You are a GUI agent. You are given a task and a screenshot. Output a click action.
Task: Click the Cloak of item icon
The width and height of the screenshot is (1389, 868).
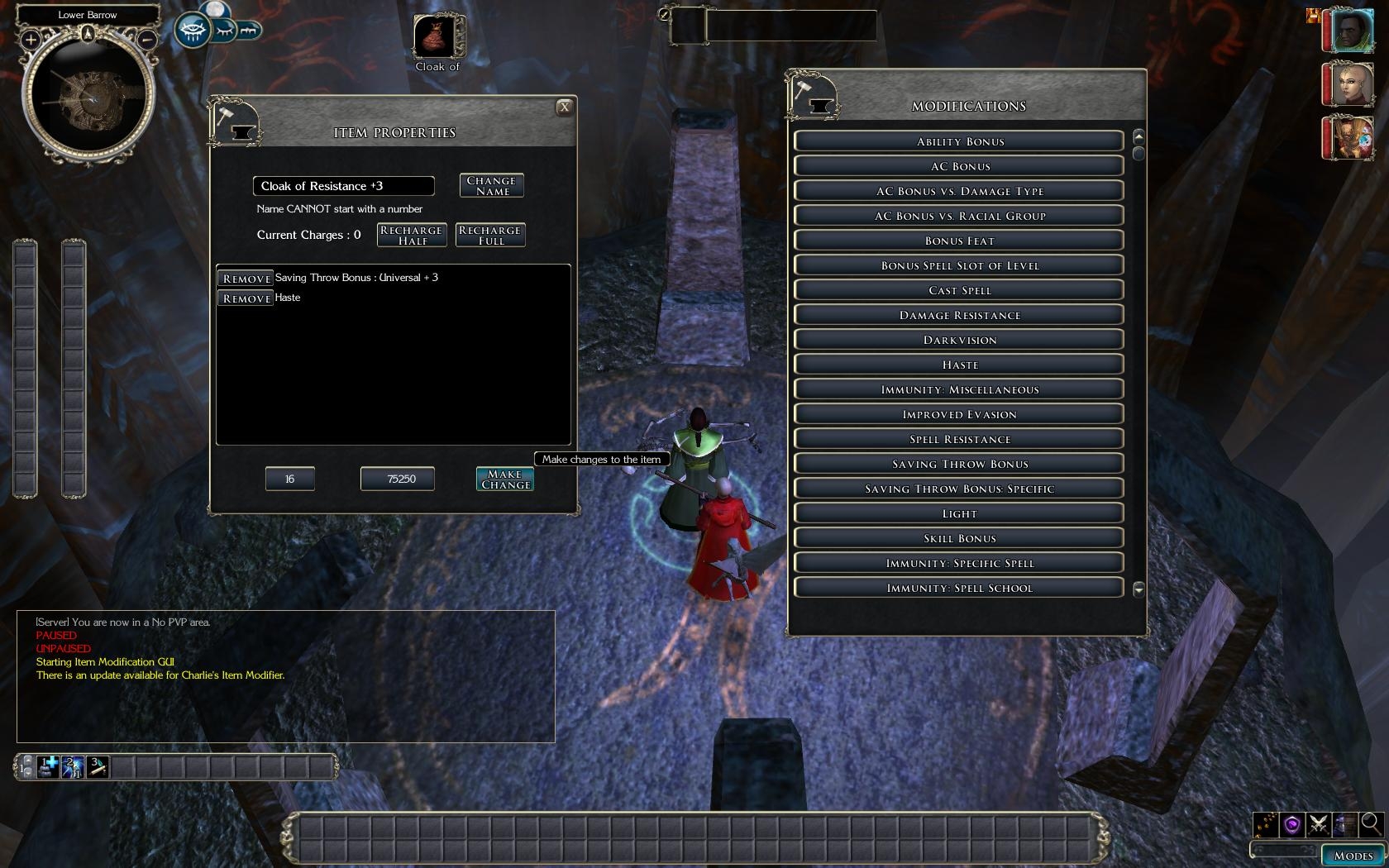coord(437,37)
